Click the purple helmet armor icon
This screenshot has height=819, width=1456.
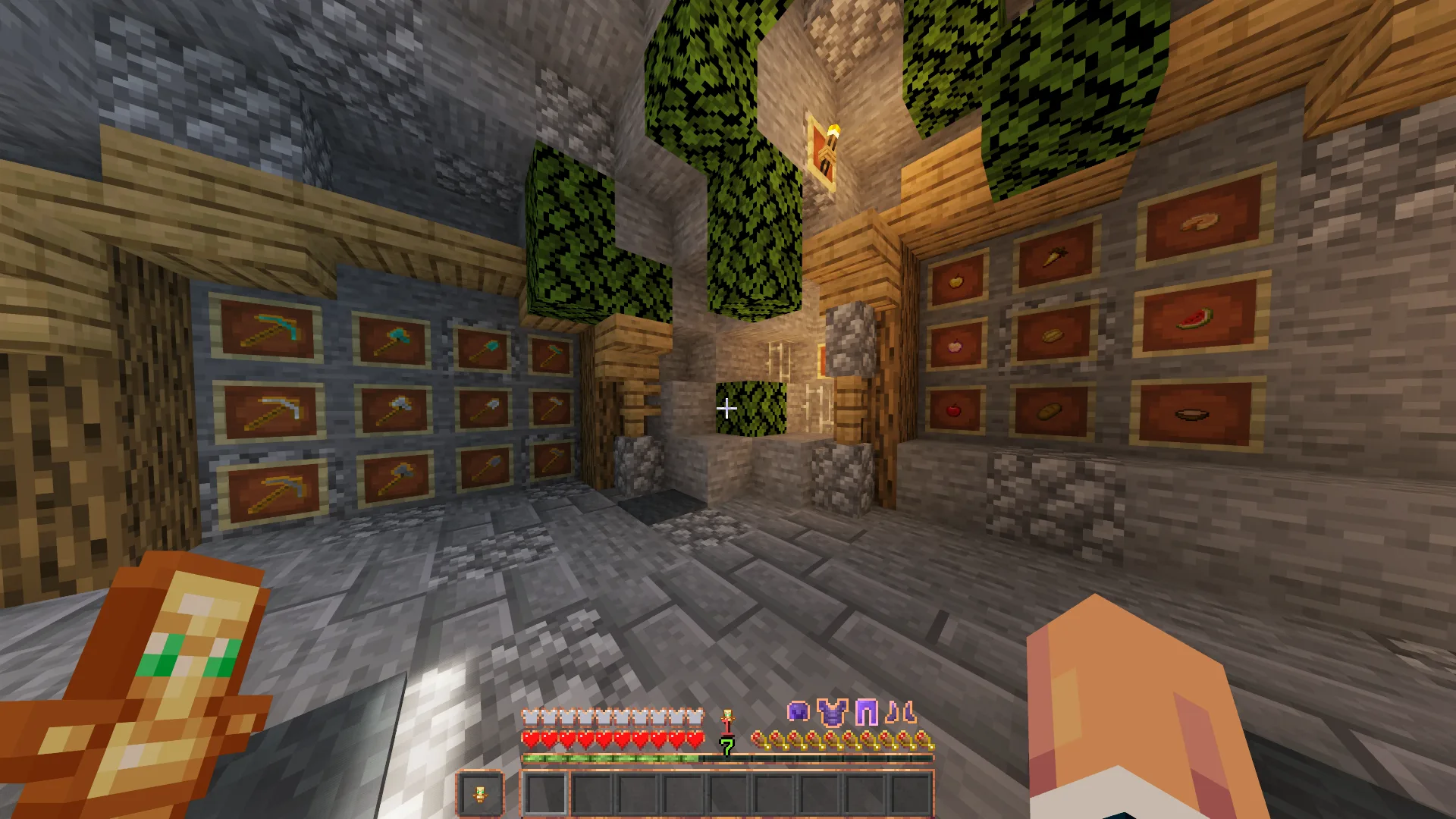(798, 712)
